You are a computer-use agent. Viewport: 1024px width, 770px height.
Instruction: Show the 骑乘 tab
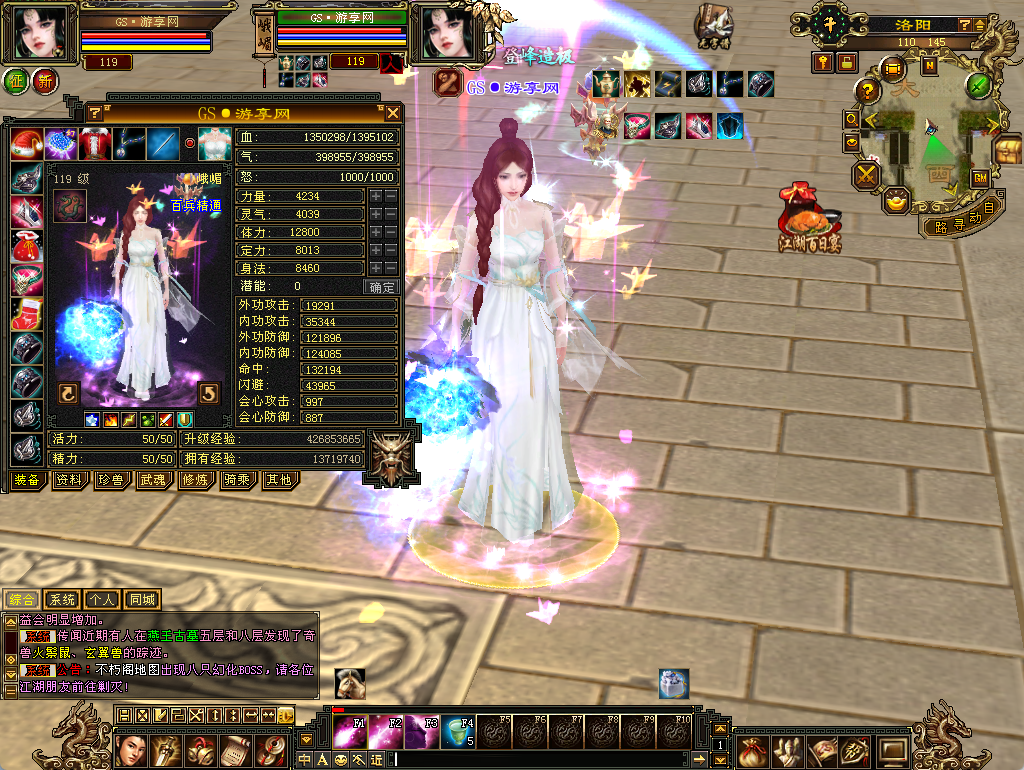[236, 480]
